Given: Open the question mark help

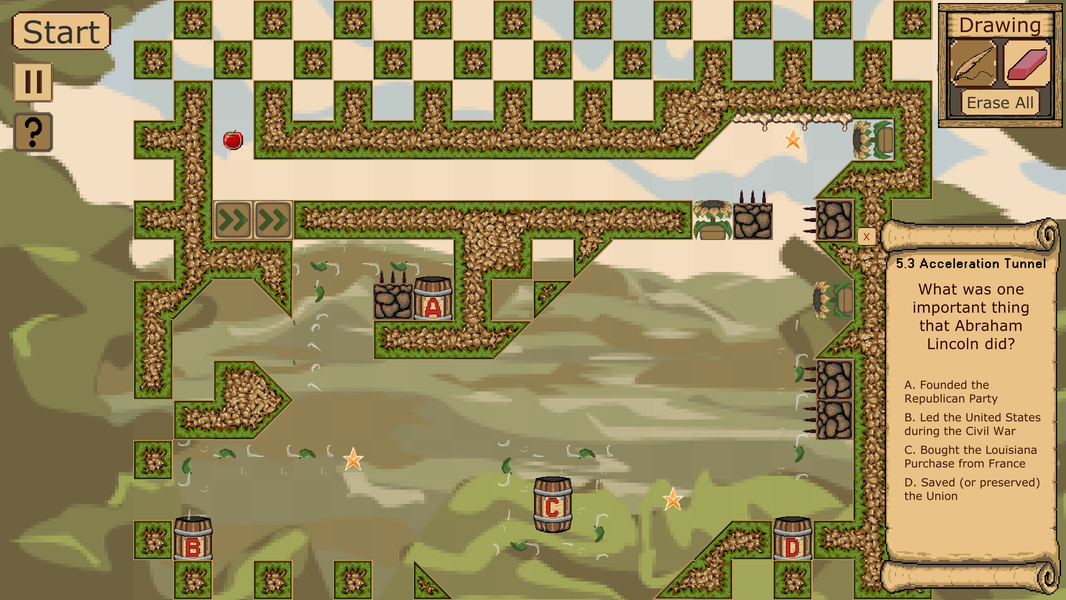Looking at the screenshot, I should (x=33, y=132).
